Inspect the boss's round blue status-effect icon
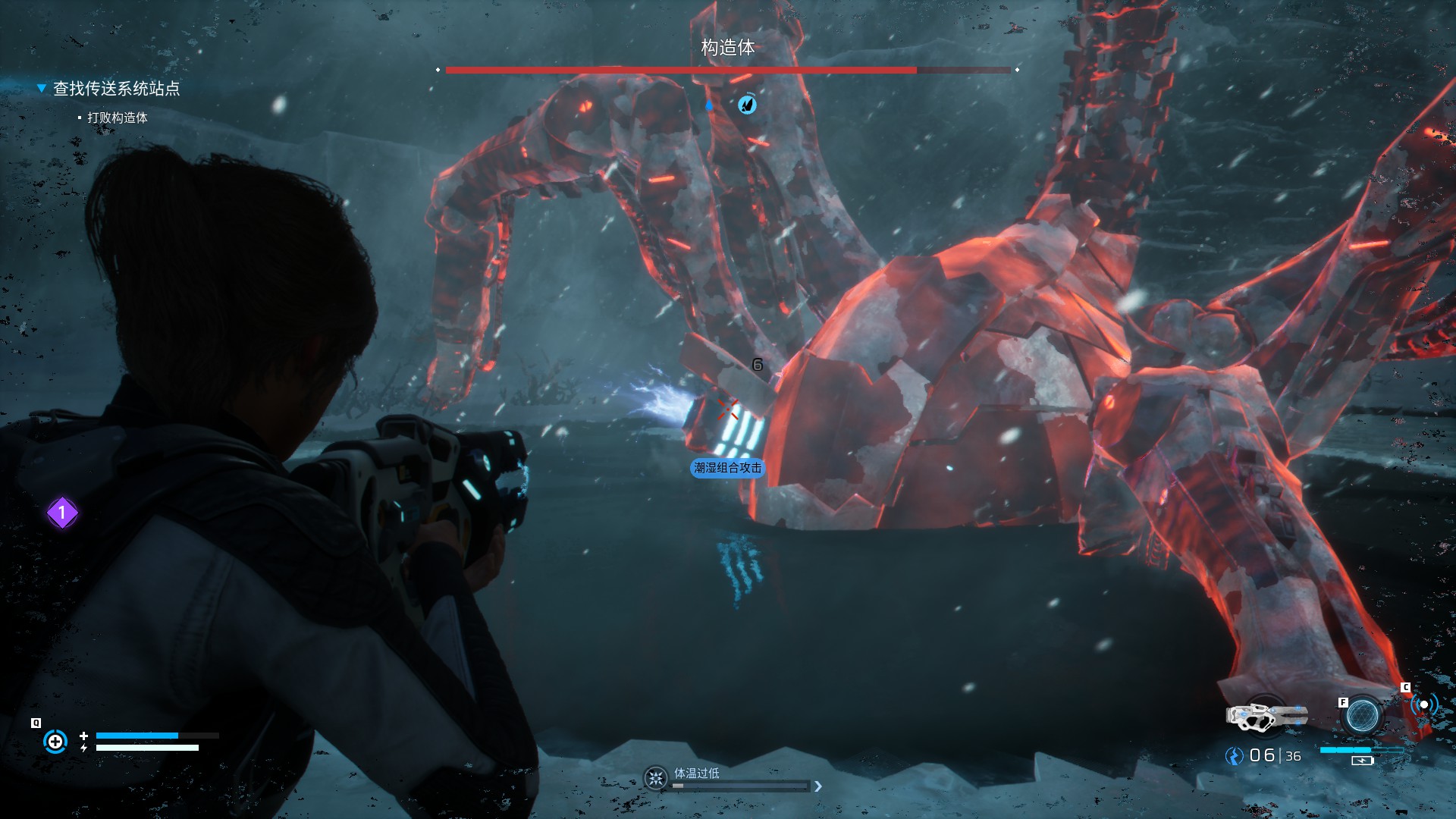The image size is (1456, 819). (x=747, y=105)
